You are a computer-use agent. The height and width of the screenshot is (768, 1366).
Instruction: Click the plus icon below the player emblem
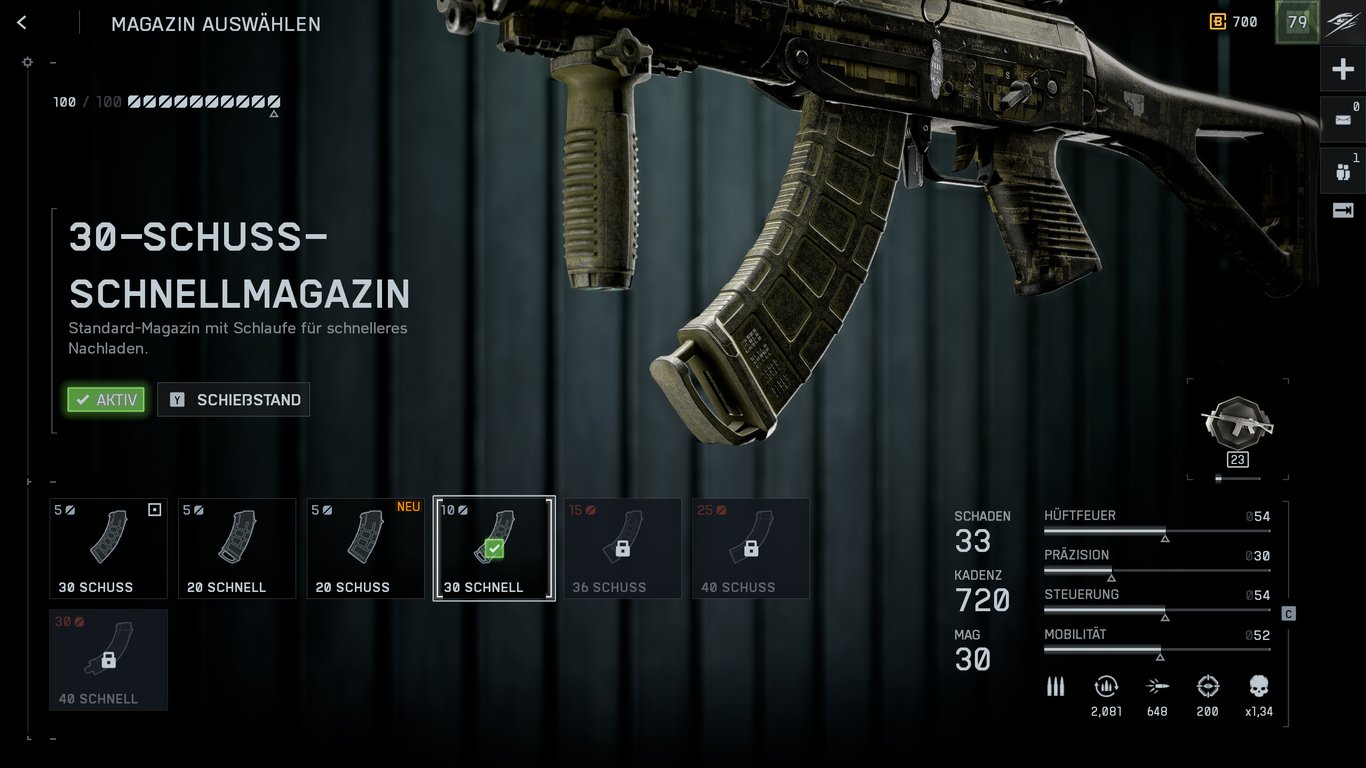(x=1342, y=68)
